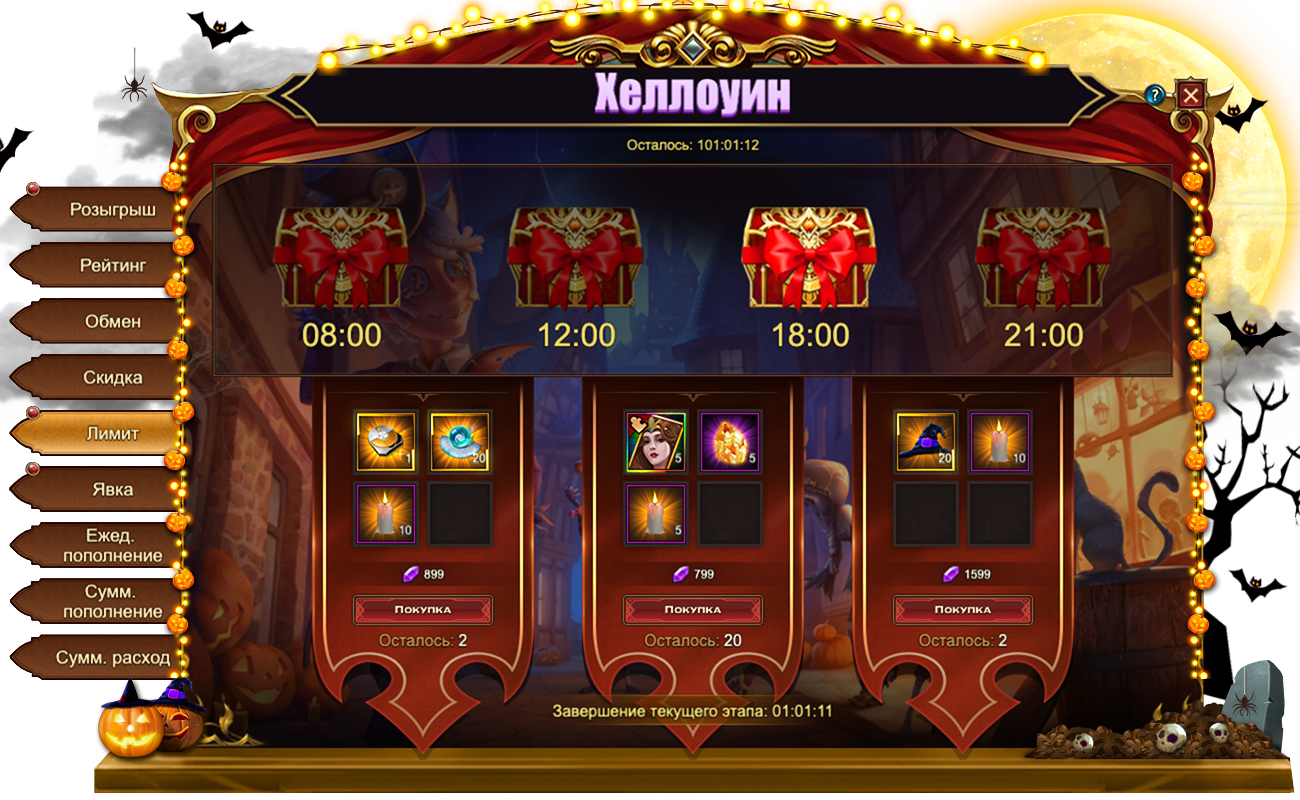Claim the 12:00 gift chest
1300x800 pixels.
pos(576,258)
